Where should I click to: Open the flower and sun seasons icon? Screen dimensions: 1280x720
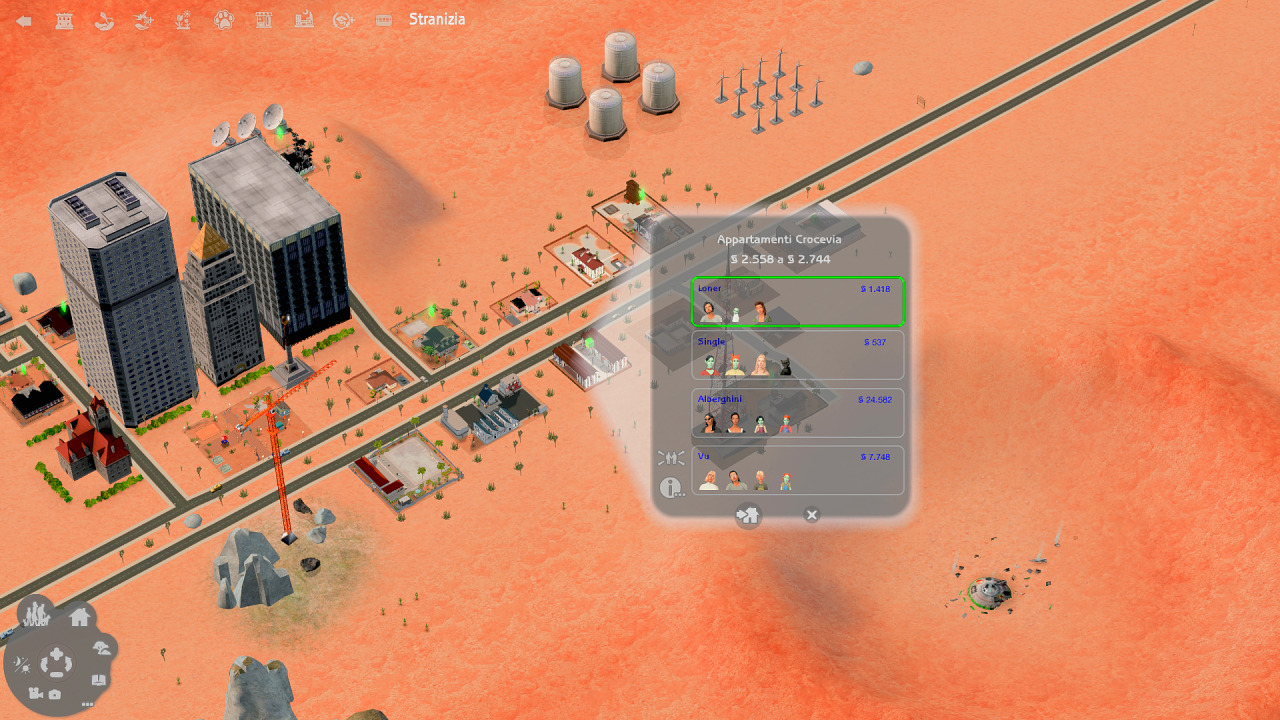(x=184, y=20)
